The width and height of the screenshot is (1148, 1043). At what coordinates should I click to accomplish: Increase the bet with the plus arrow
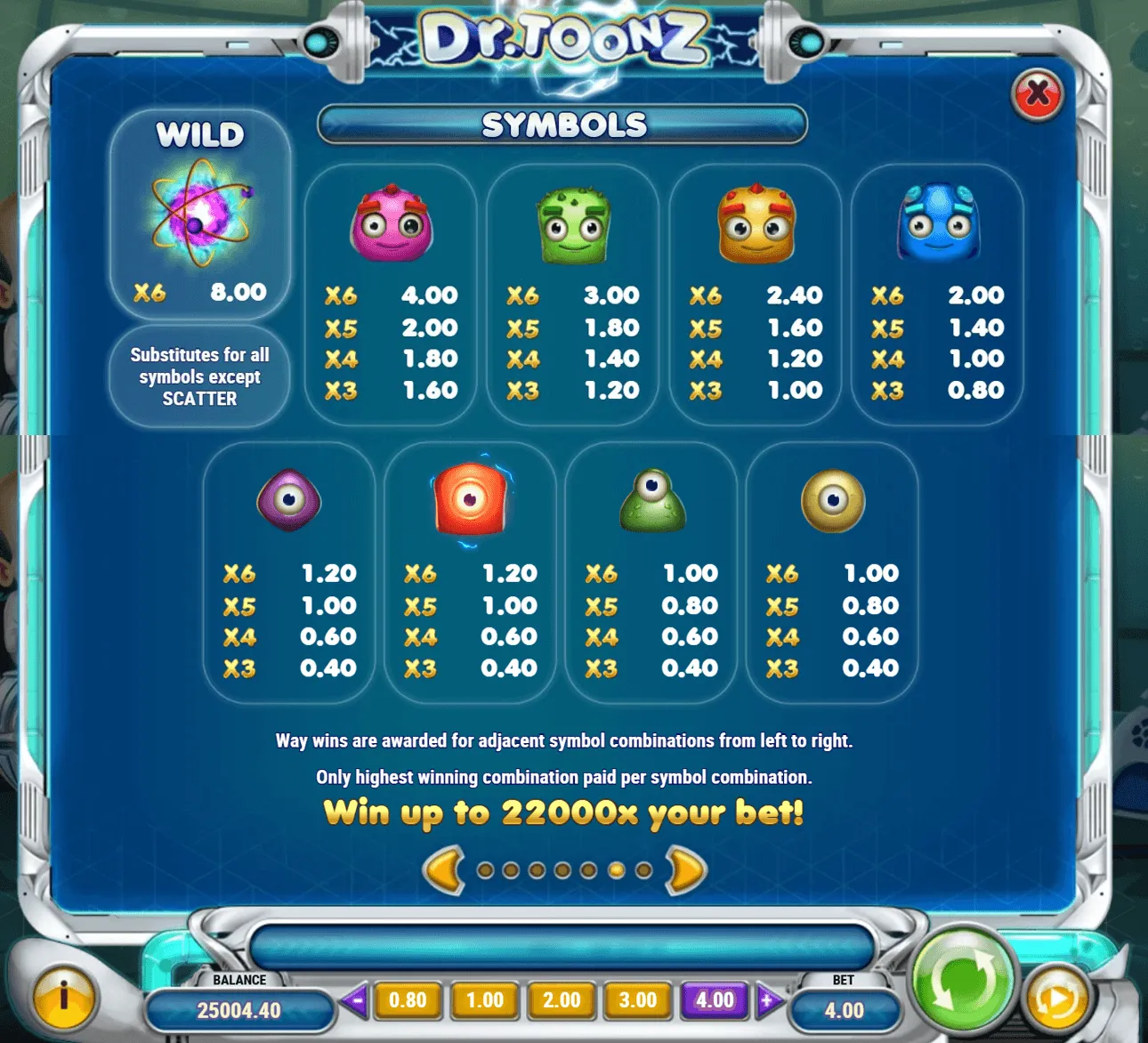click(765, 999)
